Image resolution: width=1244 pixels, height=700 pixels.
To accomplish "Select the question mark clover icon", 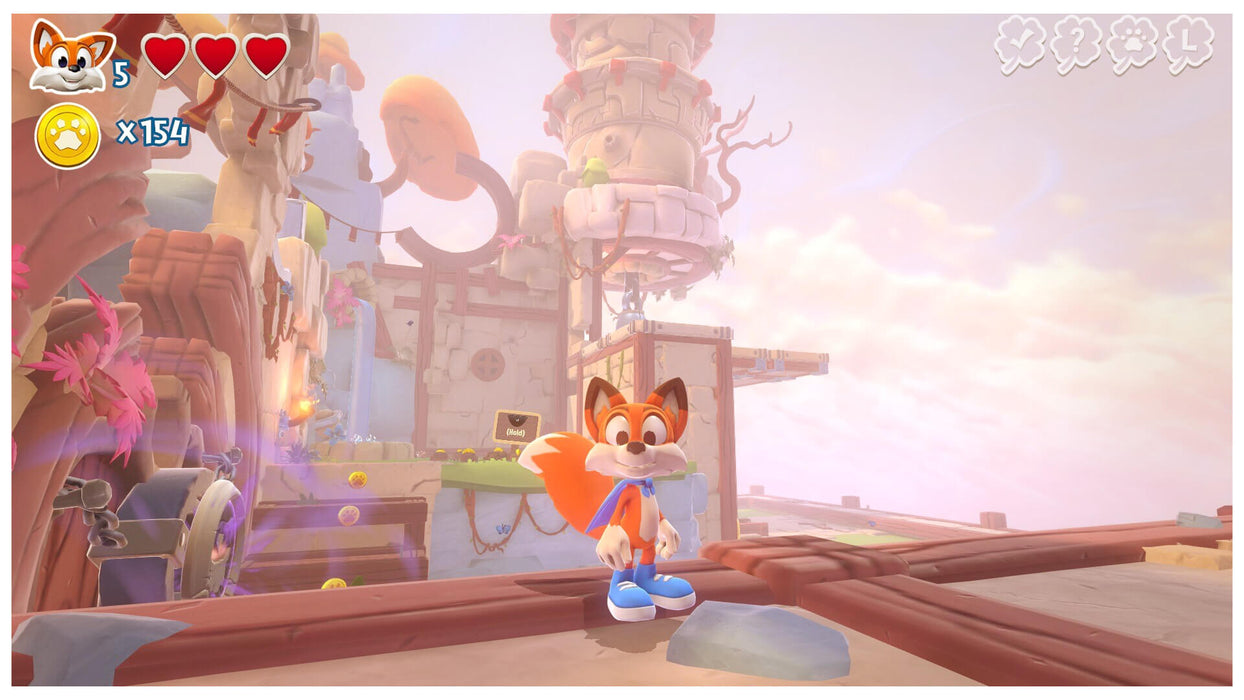I will click(1076, 45).
